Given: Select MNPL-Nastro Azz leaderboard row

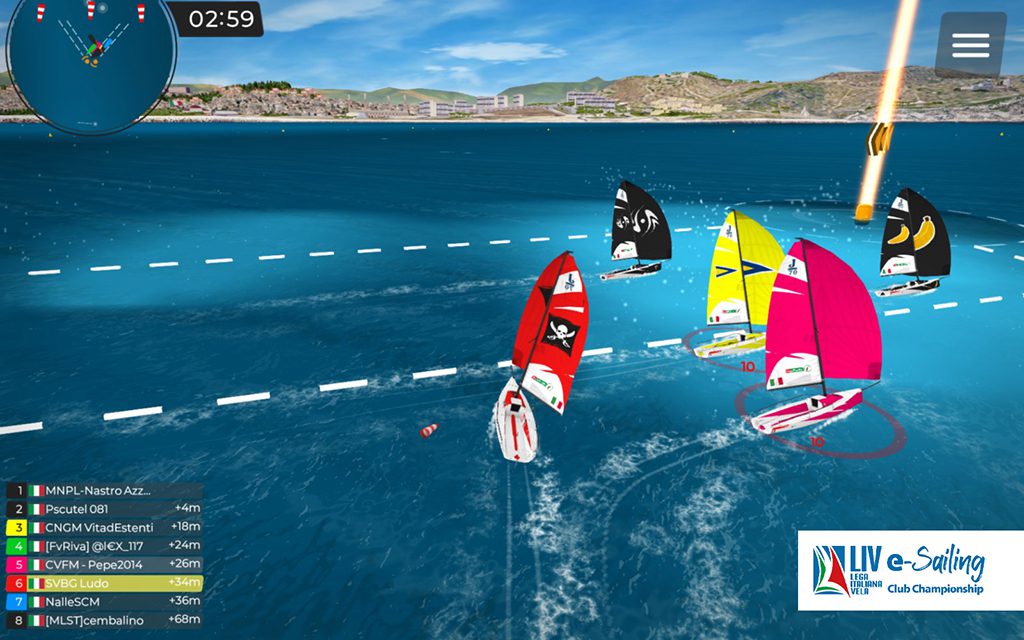Looking at the screenshot, I should tap(104, 491).
